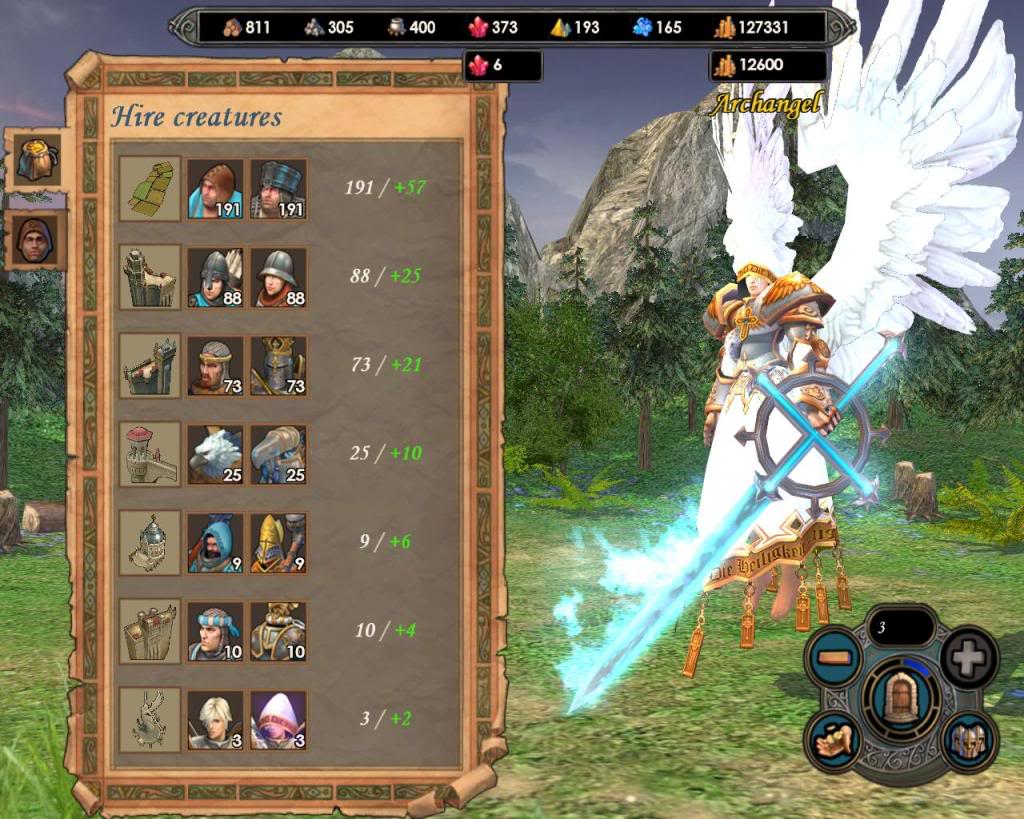The height and width of the screenshot is (819, 1024).
Task: Pick the armored Imperial Griffin portrait
Action: click(x=278, y=453)
